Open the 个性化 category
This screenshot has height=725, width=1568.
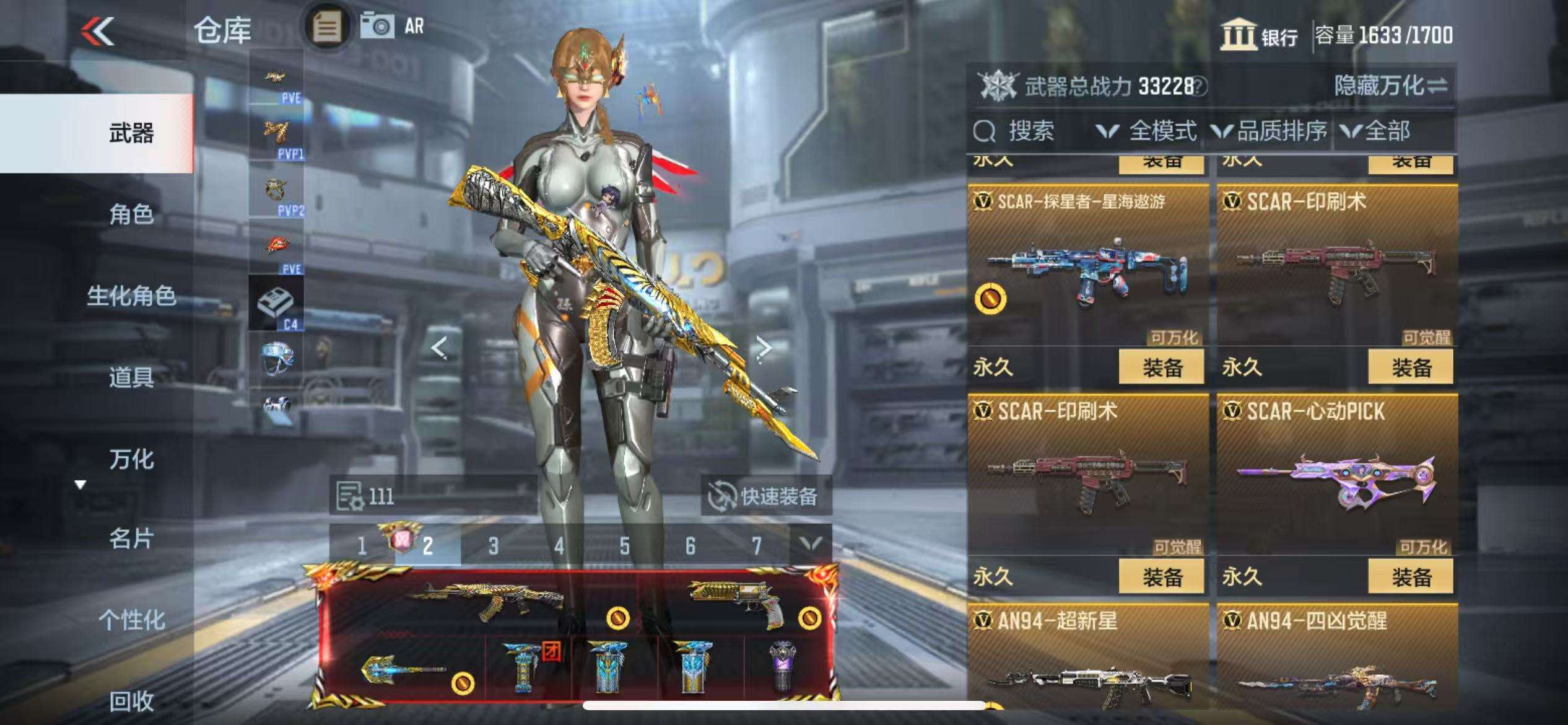(131, 620)
